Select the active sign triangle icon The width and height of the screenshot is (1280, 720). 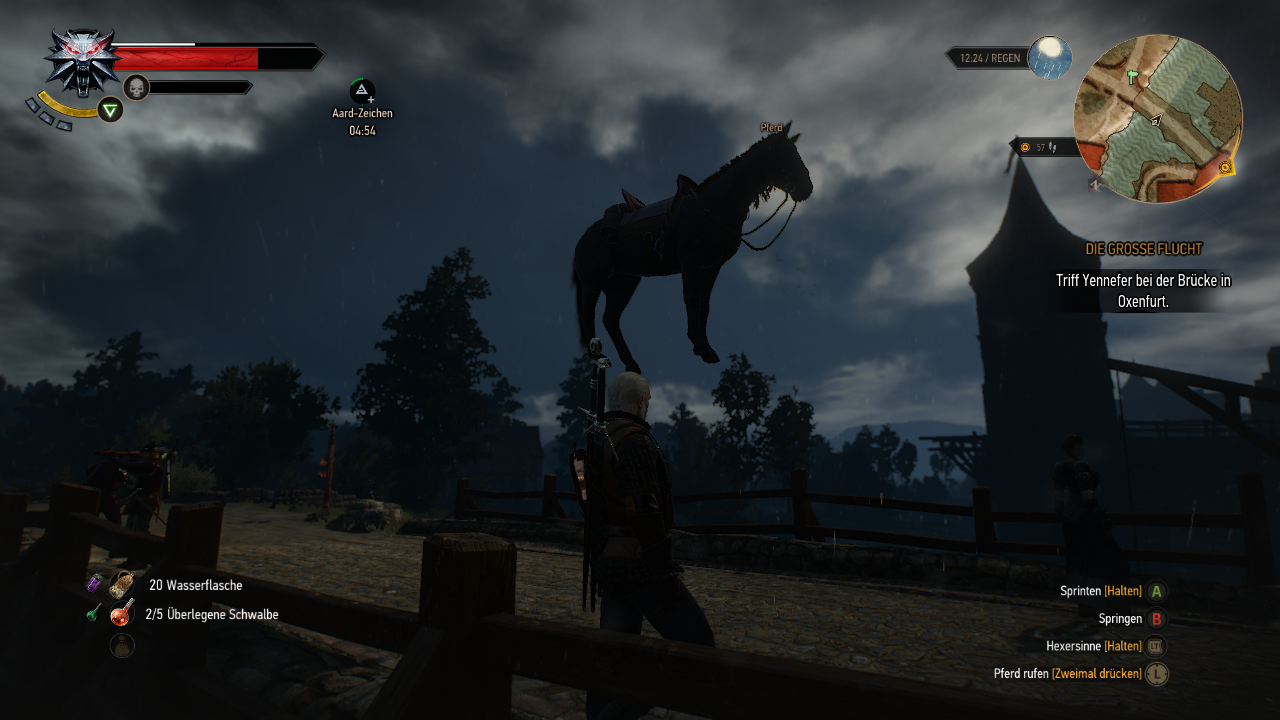111,110
